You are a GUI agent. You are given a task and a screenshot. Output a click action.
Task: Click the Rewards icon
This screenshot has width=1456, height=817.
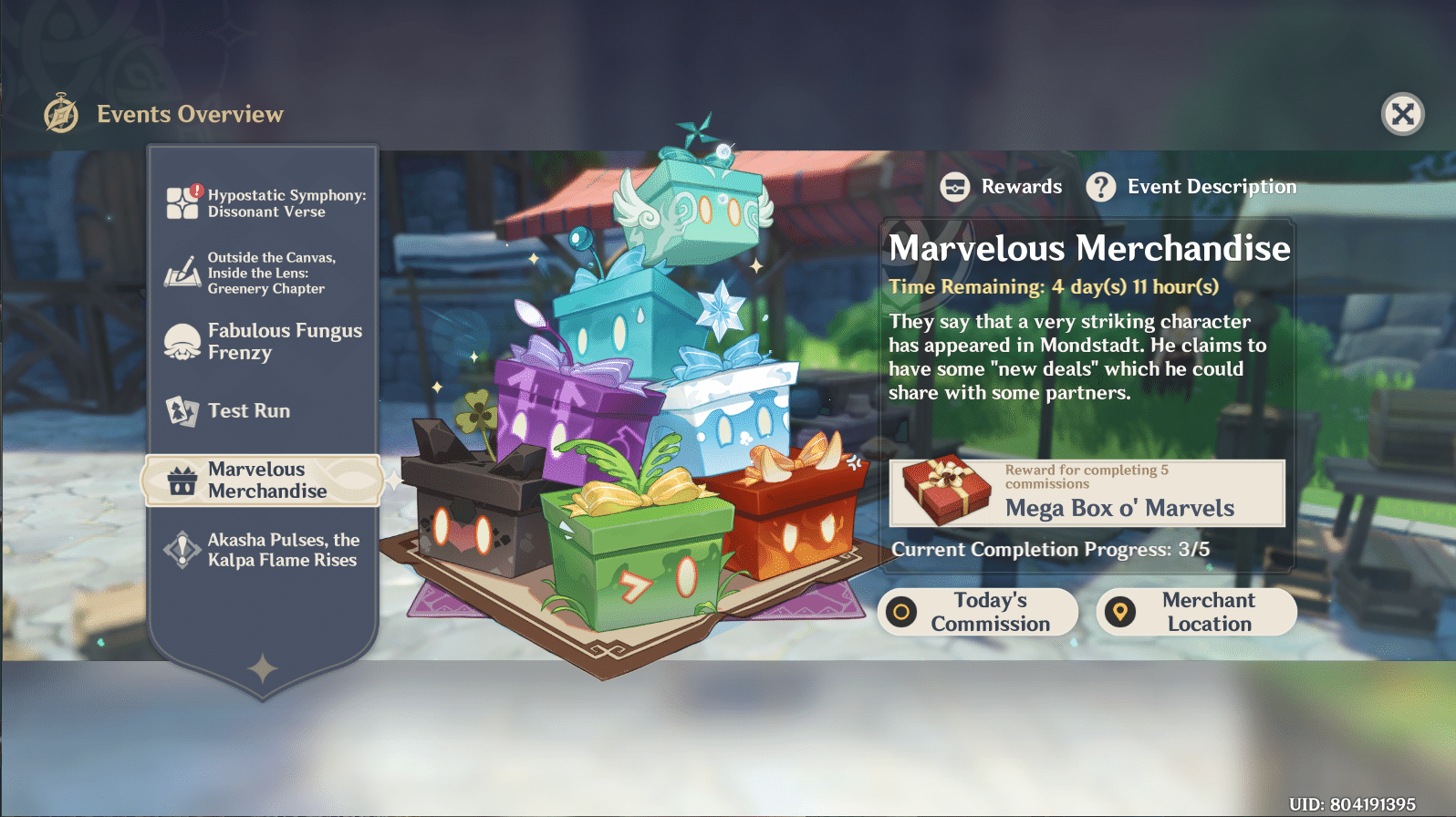[954, 186]
